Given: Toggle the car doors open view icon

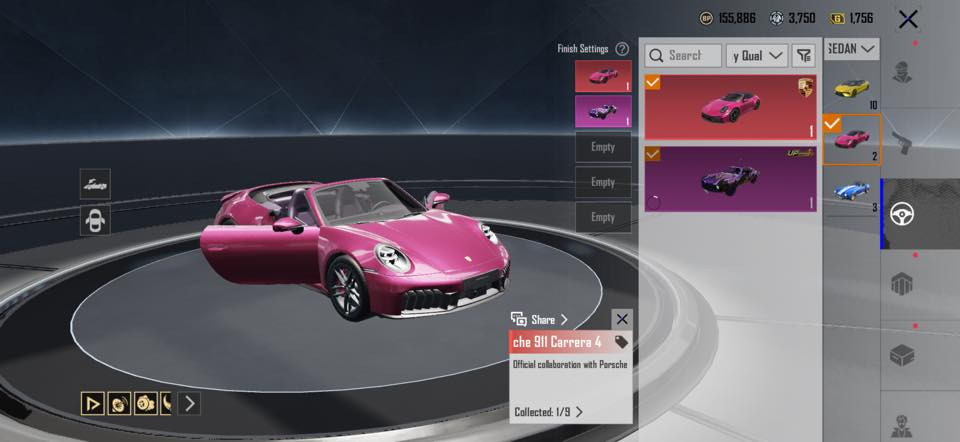Looking at the screenshot, I should tap(95, 220).
